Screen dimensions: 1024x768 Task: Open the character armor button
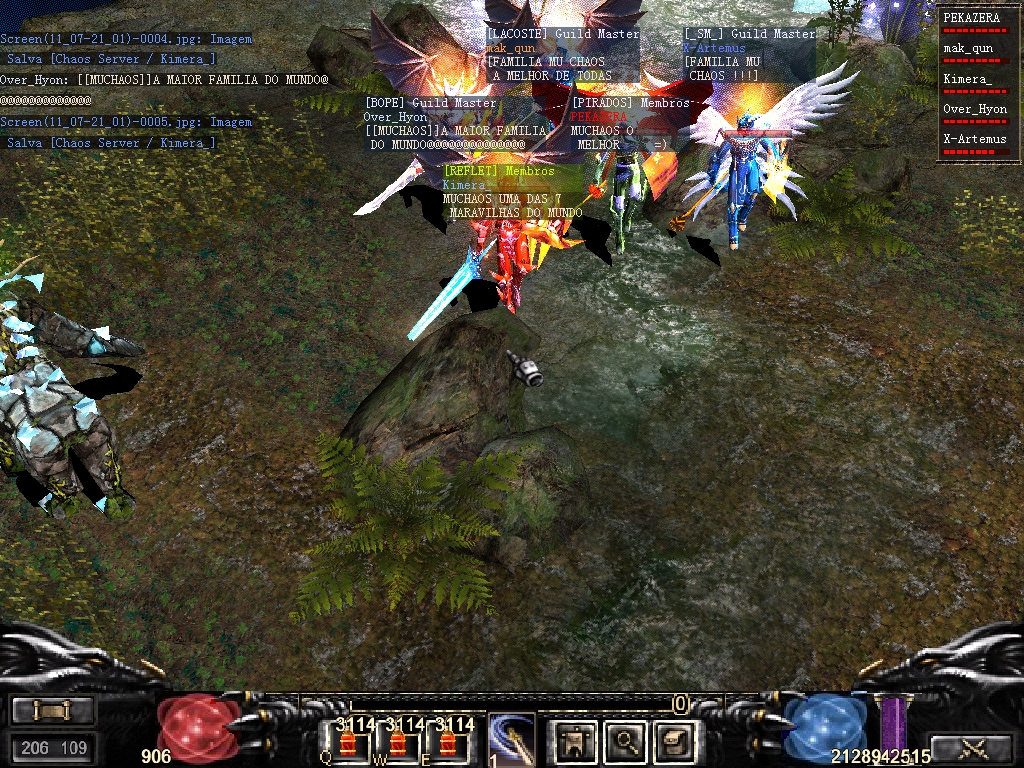pos(576,741)
